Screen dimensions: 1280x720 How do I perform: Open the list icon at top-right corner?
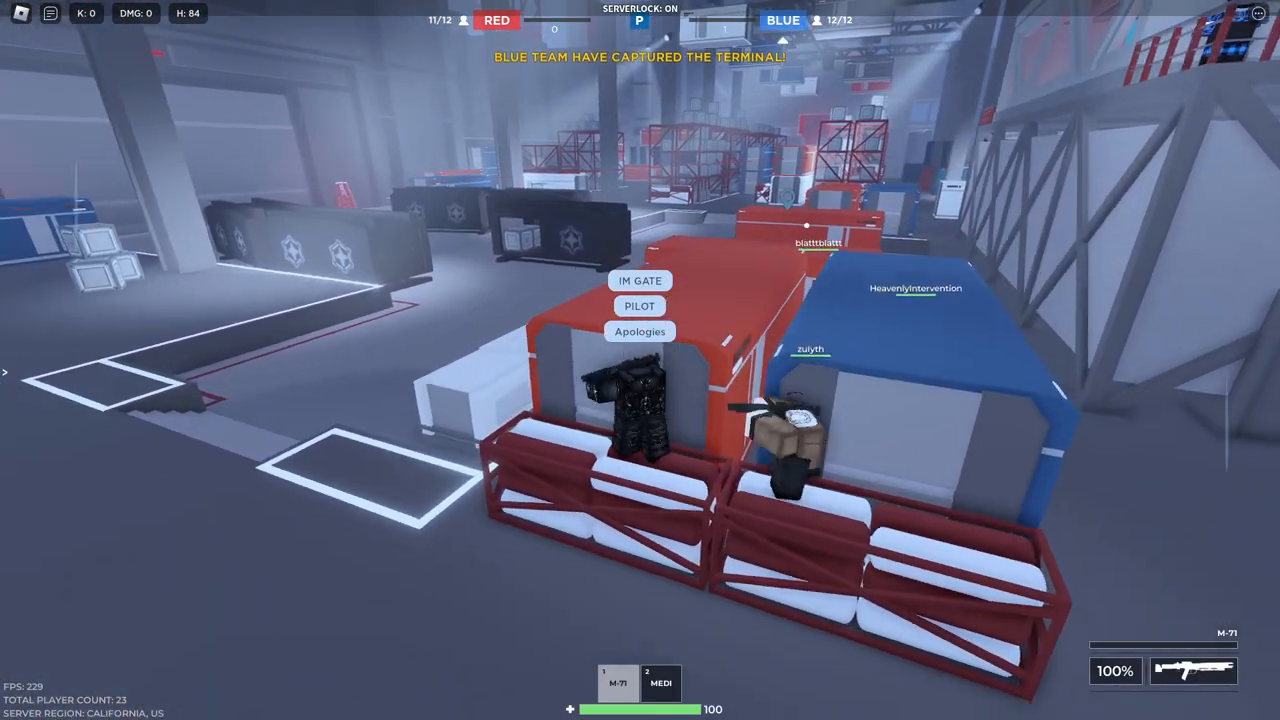1230,13
